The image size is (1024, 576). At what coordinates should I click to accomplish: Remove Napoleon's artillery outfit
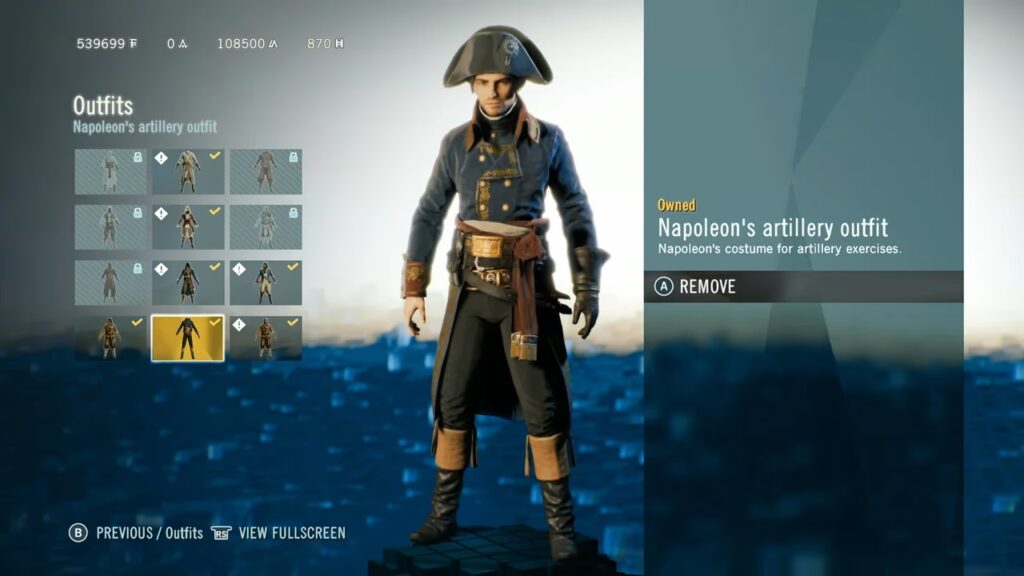706,287
